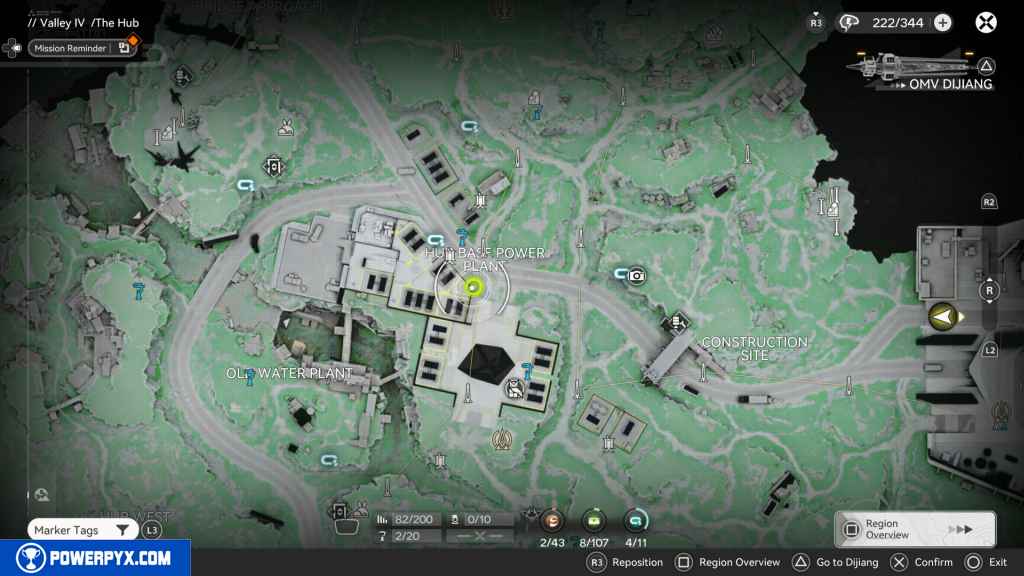Viewport: 1024px width, 576px height.
Task: Show the orange chest collectible tracker
Action: click(x=551, y=520)
